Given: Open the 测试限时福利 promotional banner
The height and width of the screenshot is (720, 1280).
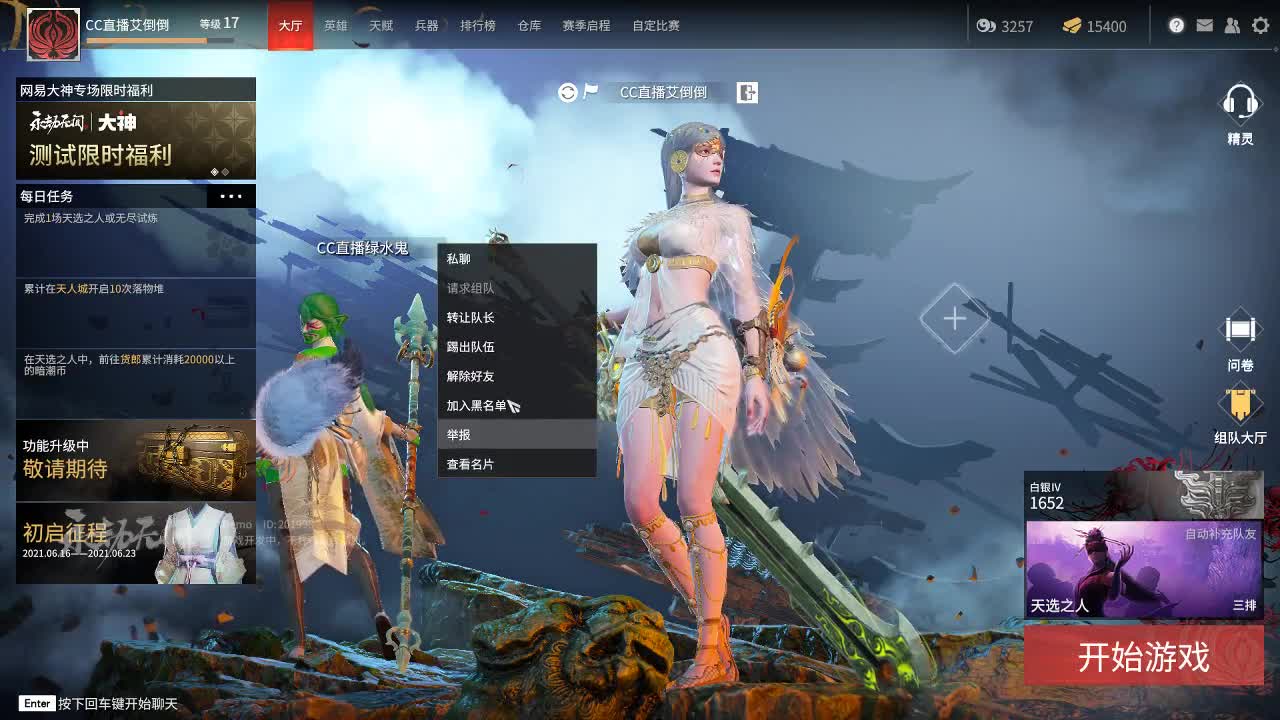Looking at the screenshot, I should point(136,140).
